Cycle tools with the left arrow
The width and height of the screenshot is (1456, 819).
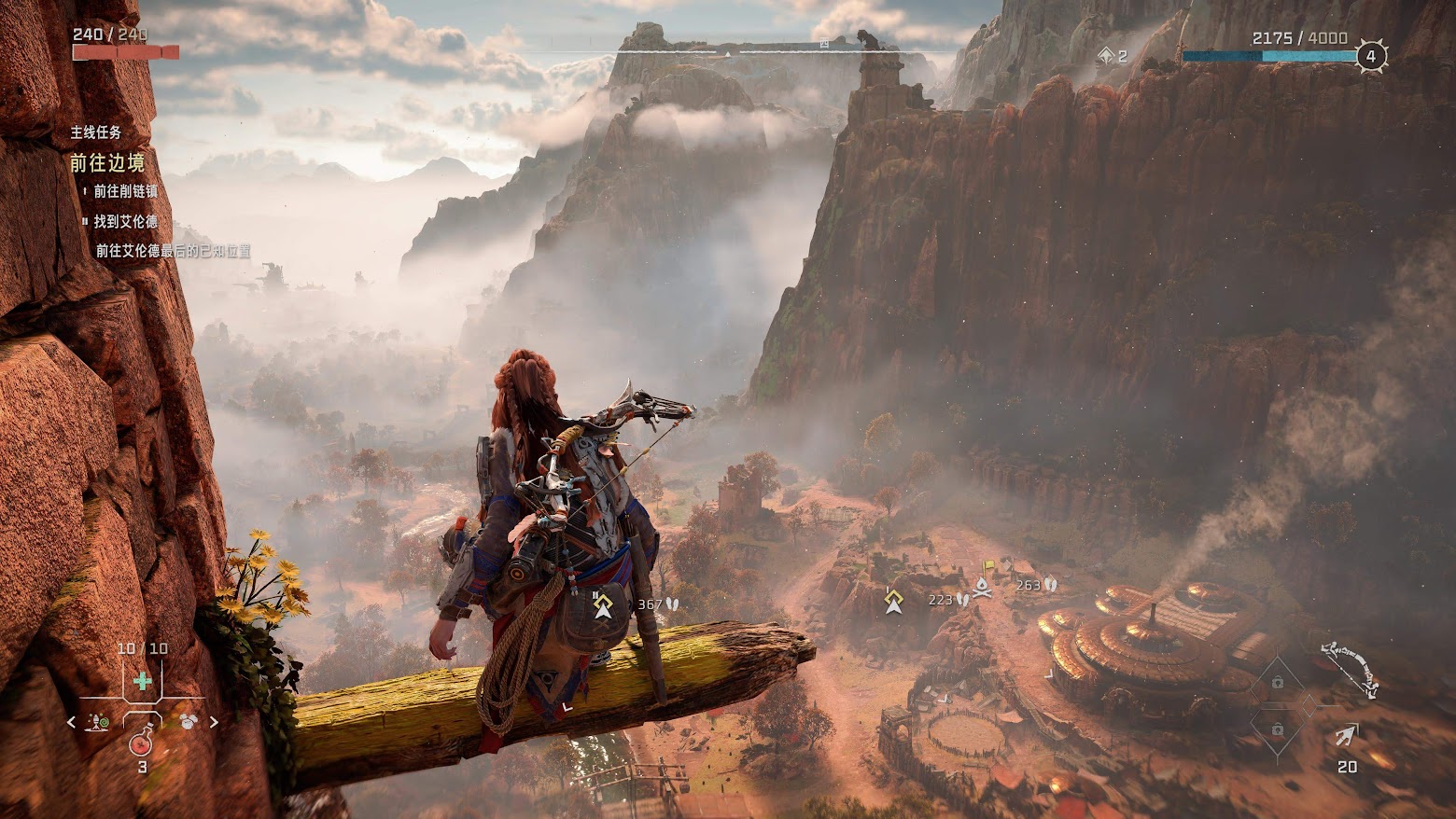72,722
